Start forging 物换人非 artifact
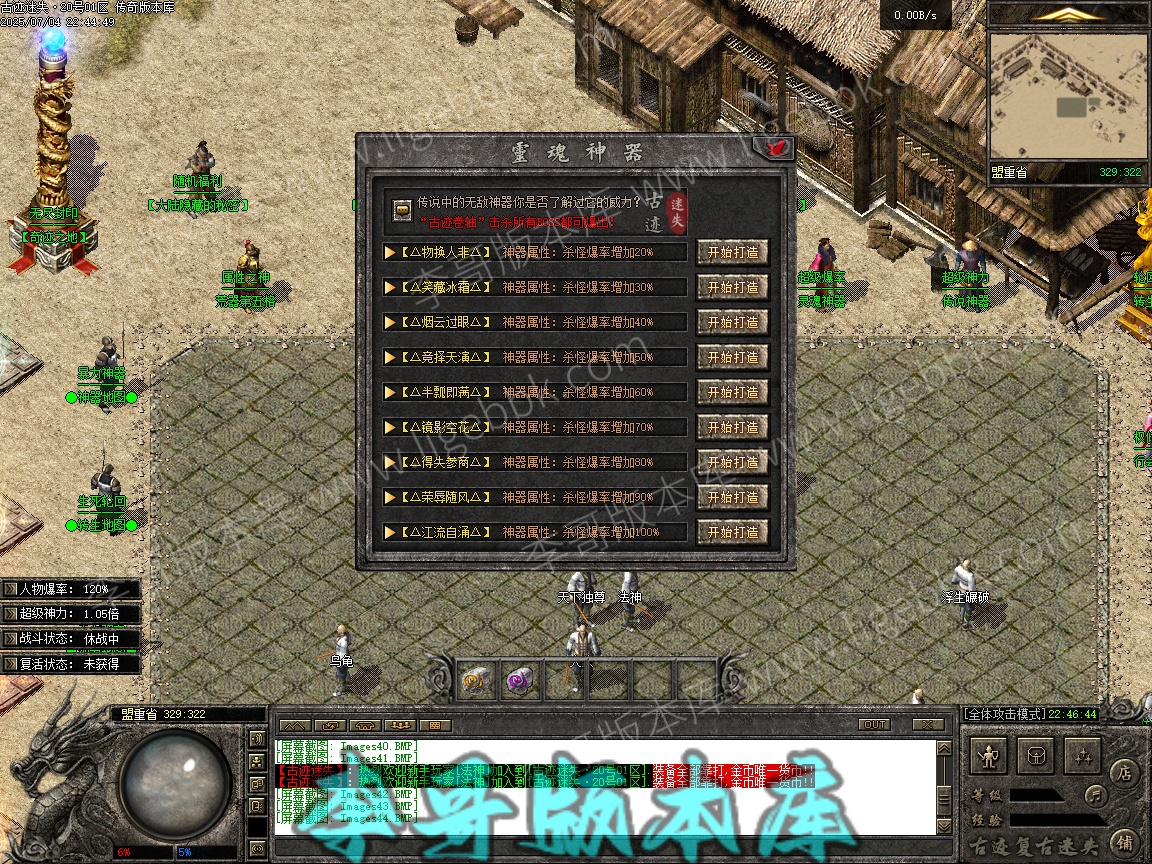 coord(732,252)
